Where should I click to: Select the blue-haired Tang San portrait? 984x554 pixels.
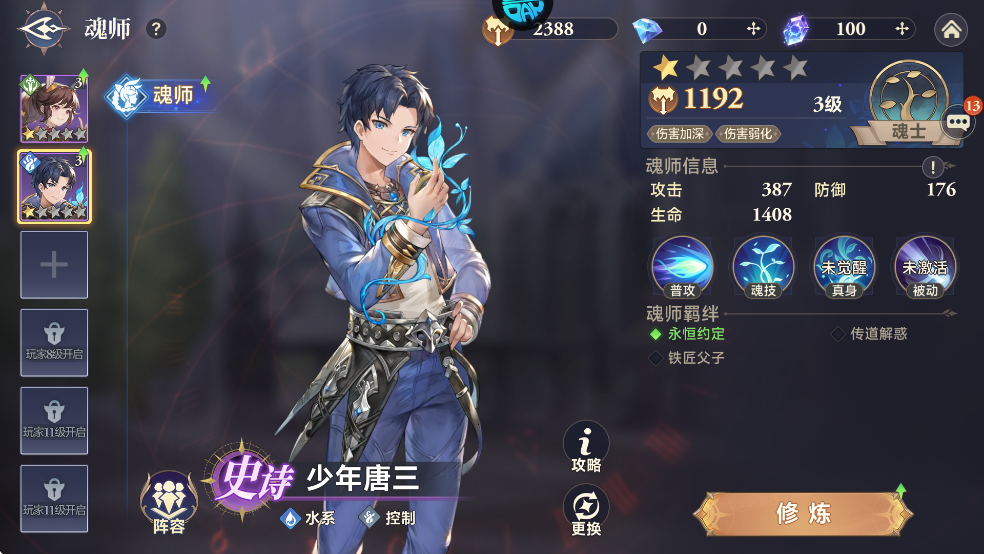[x=54, y=186]
